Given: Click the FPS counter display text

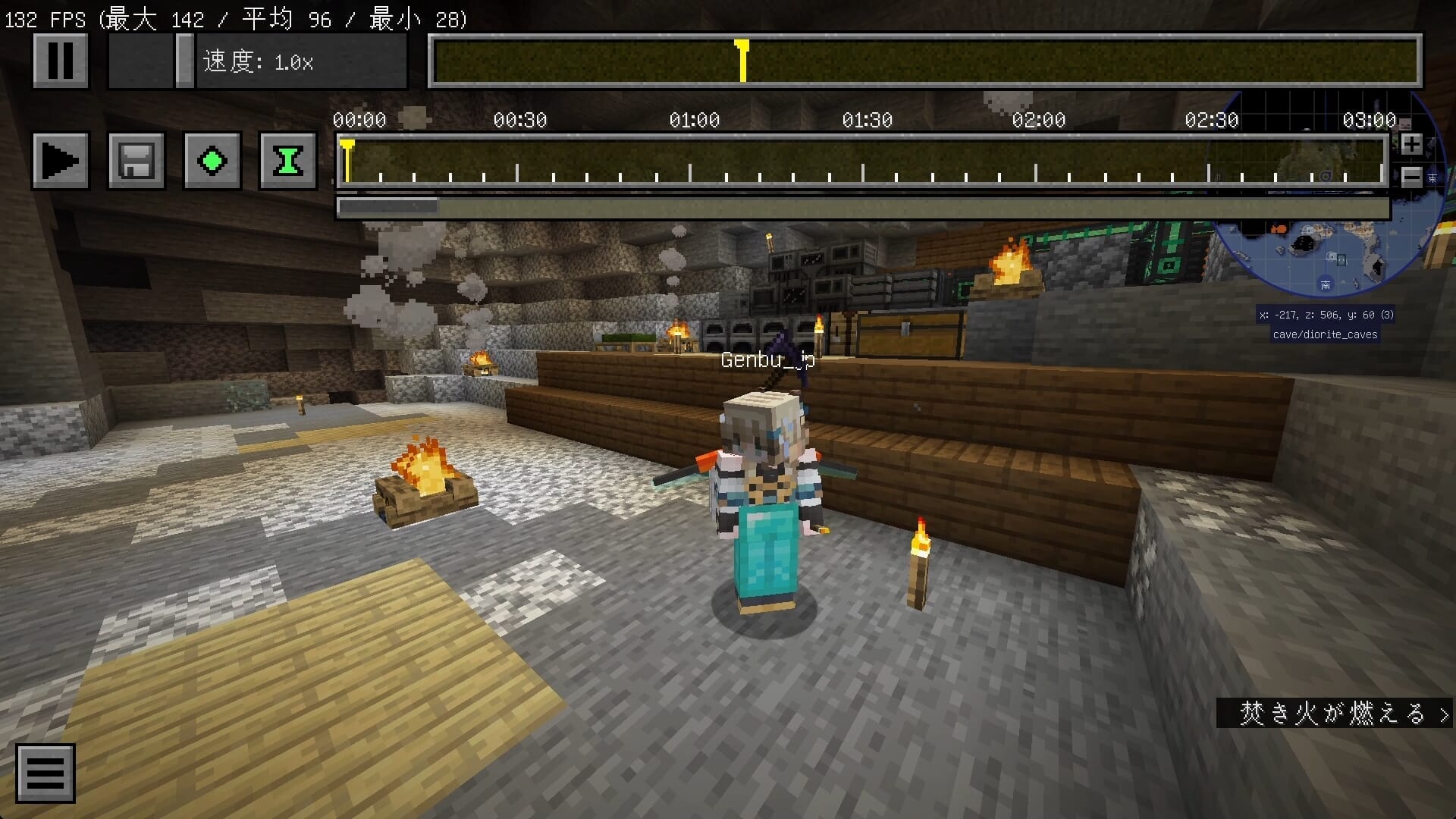Looking at the screenshot, I should pyautogui.click(x=235, y=19).
